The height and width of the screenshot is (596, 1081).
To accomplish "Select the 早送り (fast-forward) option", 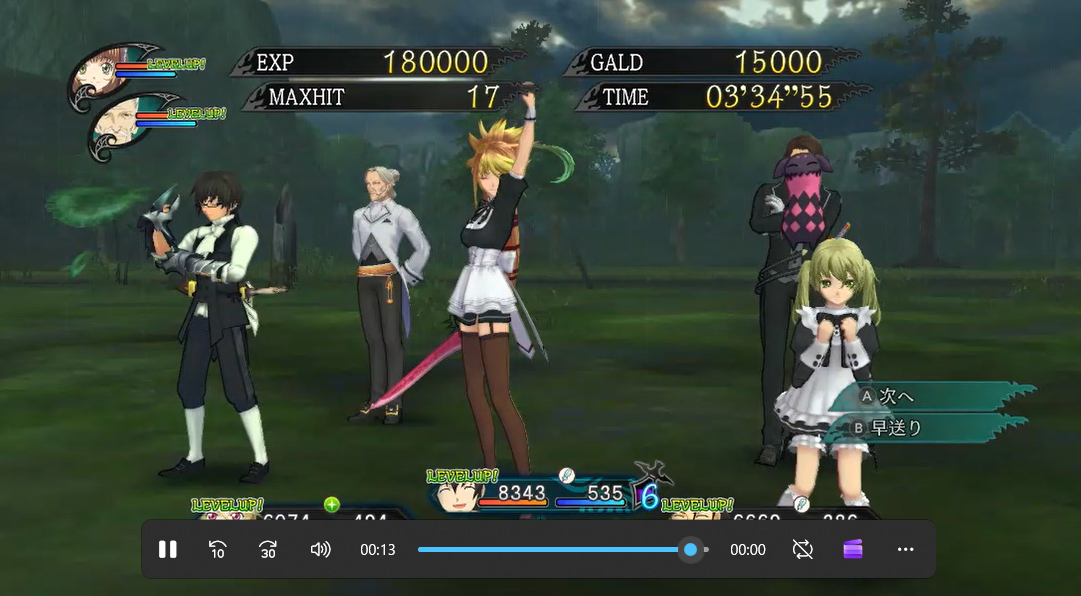I will (x=895, y=428).
